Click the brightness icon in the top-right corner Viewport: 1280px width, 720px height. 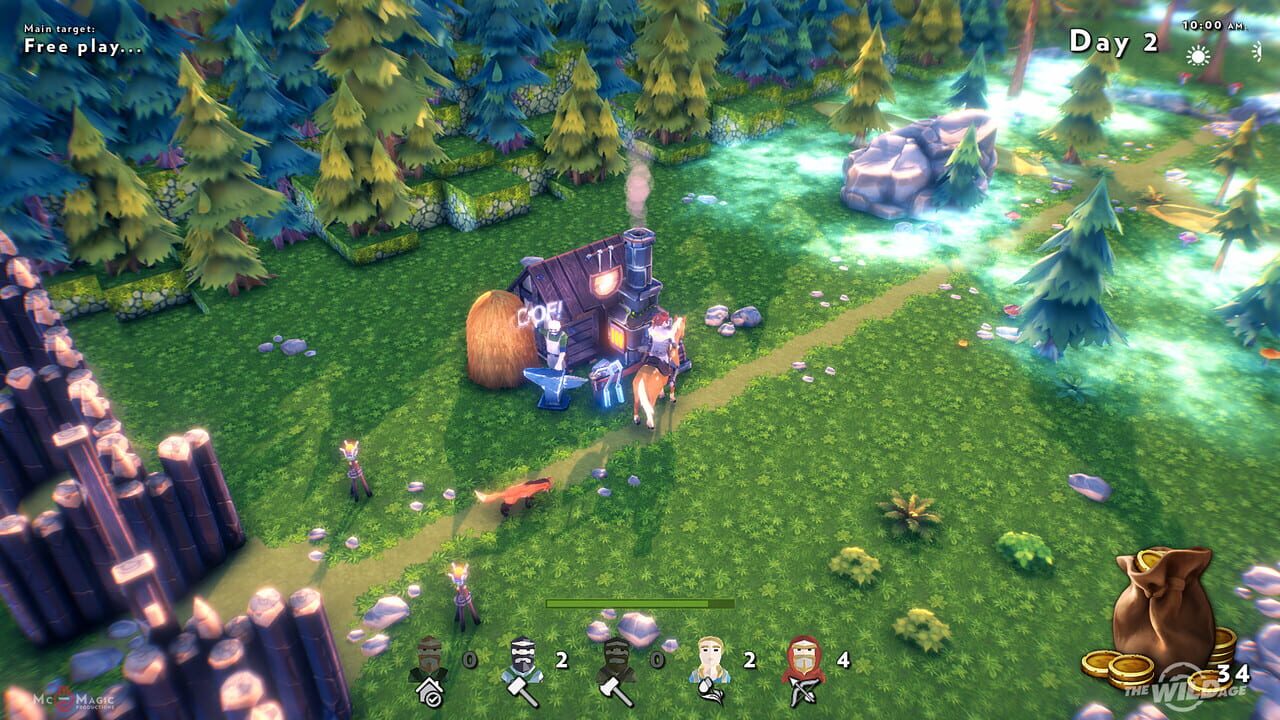coord(1256,54)
